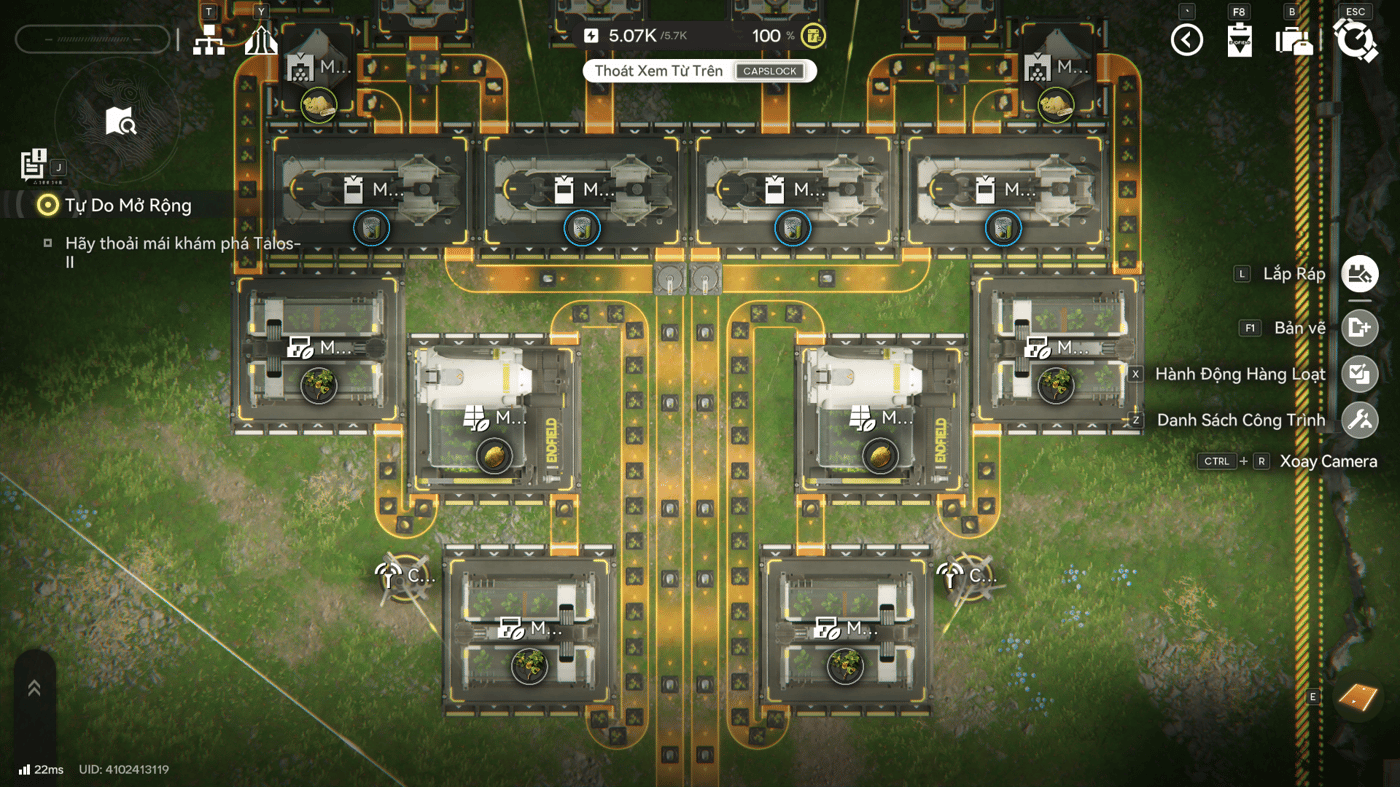1400x787 pixels.
Task: Click the circled back arrow icon
Action: pos(1187,40)
